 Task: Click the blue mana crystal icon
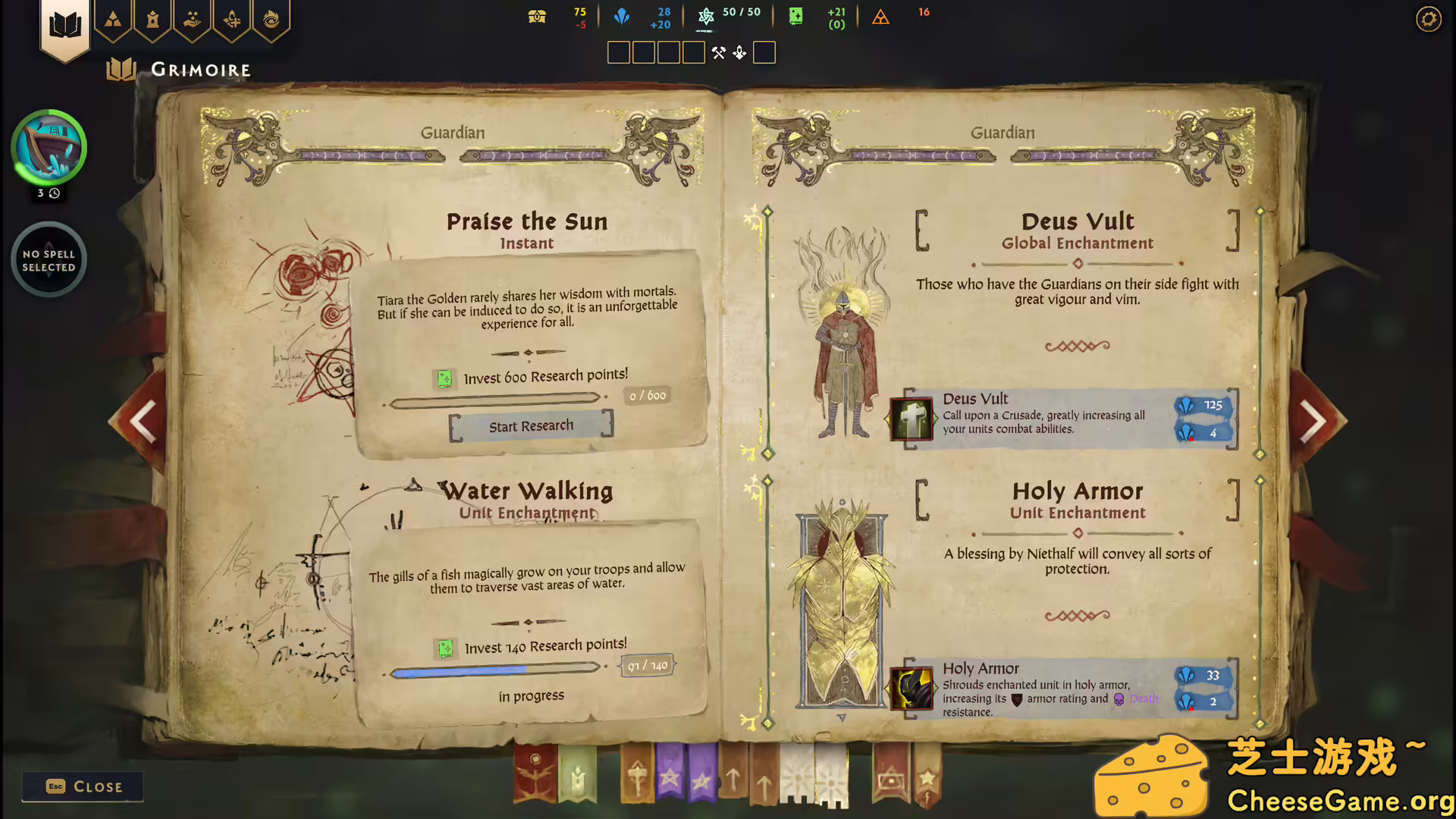[622, 15]
